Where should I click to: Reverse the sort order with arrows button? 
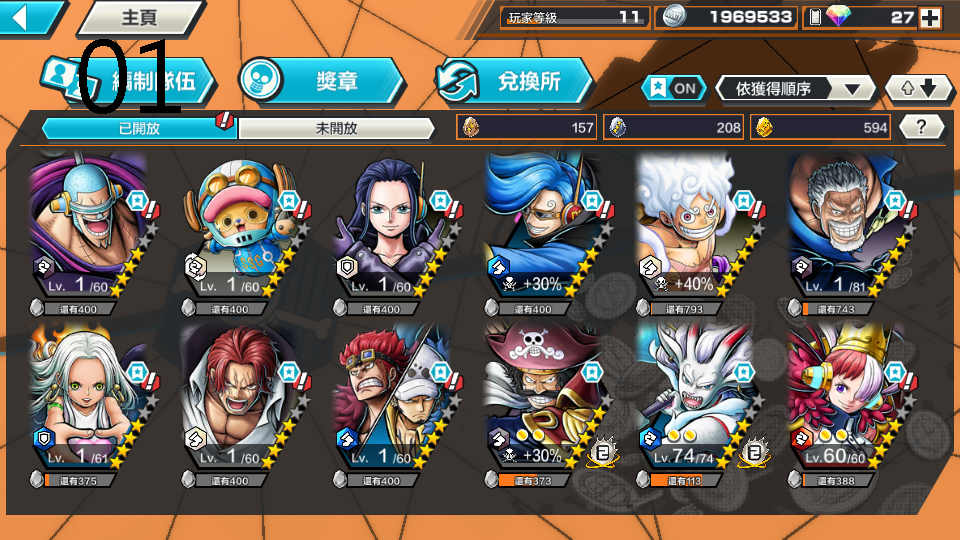(x=919, y=88)
